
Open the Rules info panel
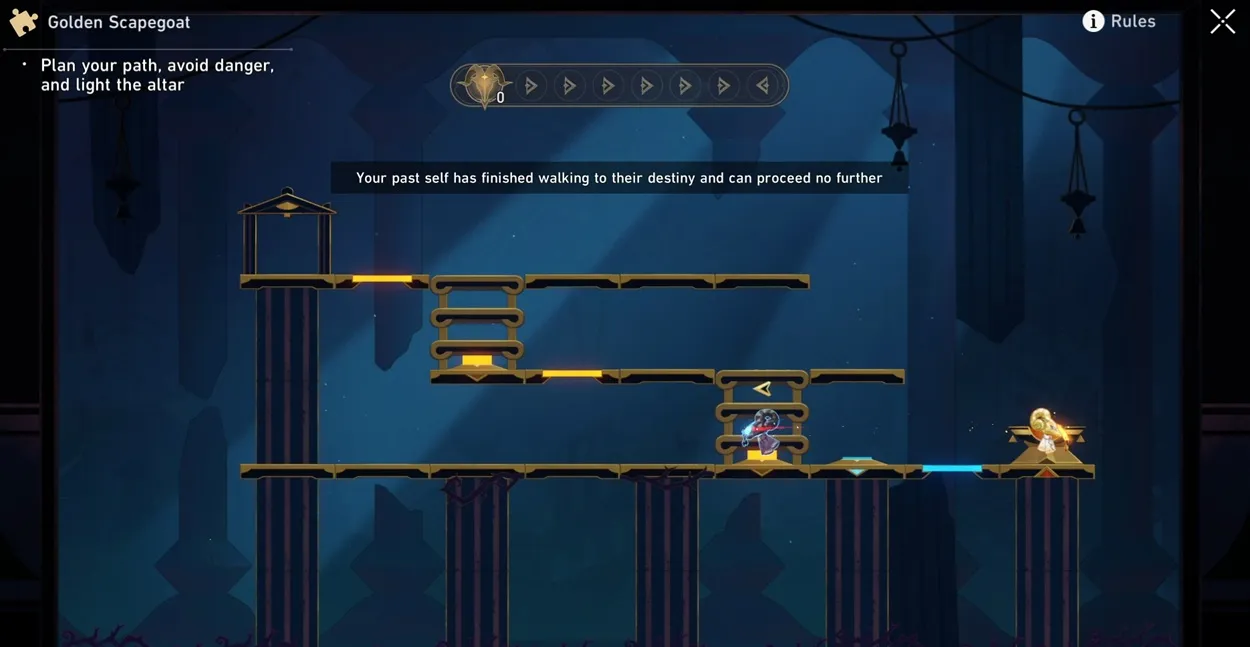[x=1119, y=21]
